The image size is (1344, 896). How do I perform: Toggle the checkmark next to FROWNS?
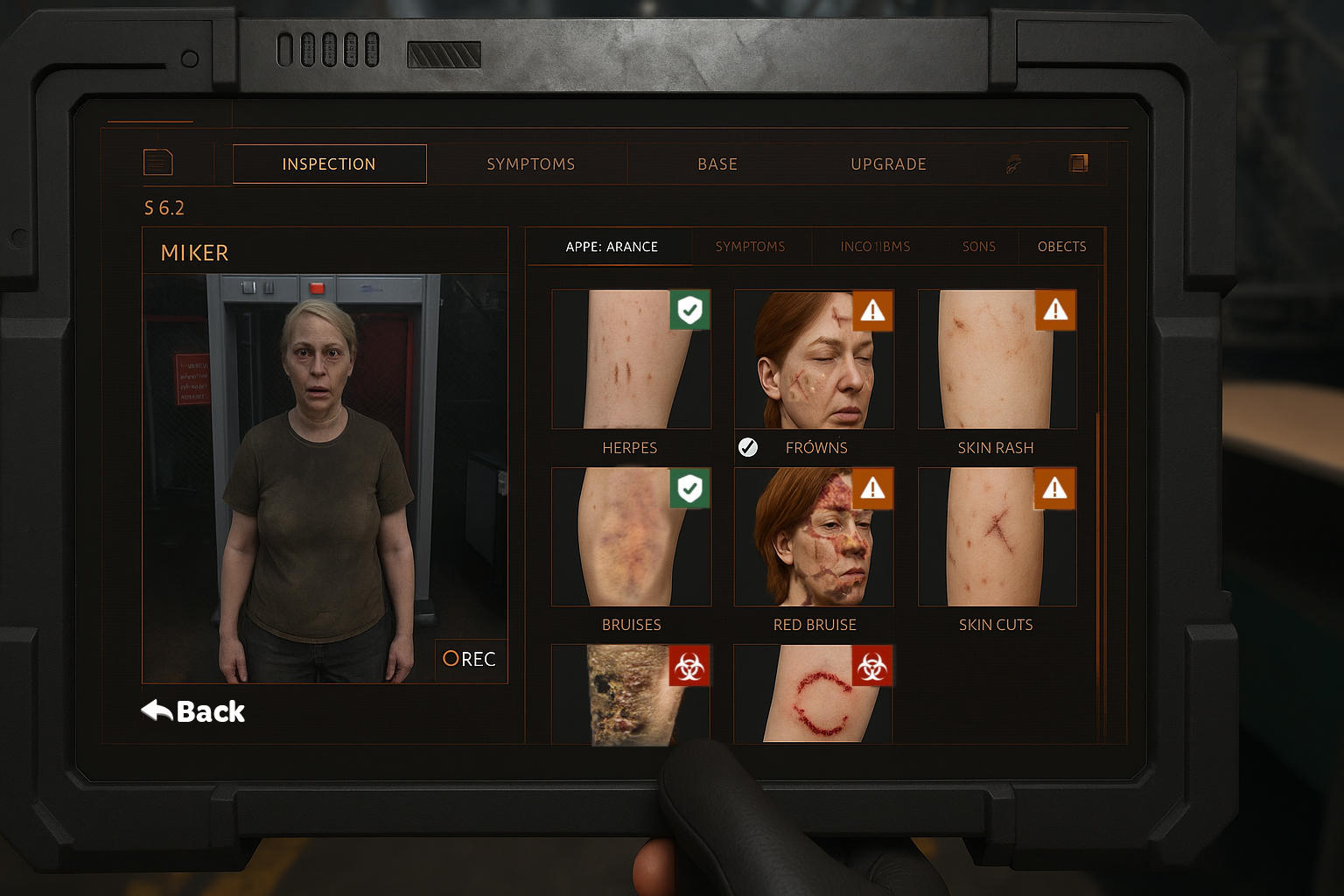click(748, 446)
